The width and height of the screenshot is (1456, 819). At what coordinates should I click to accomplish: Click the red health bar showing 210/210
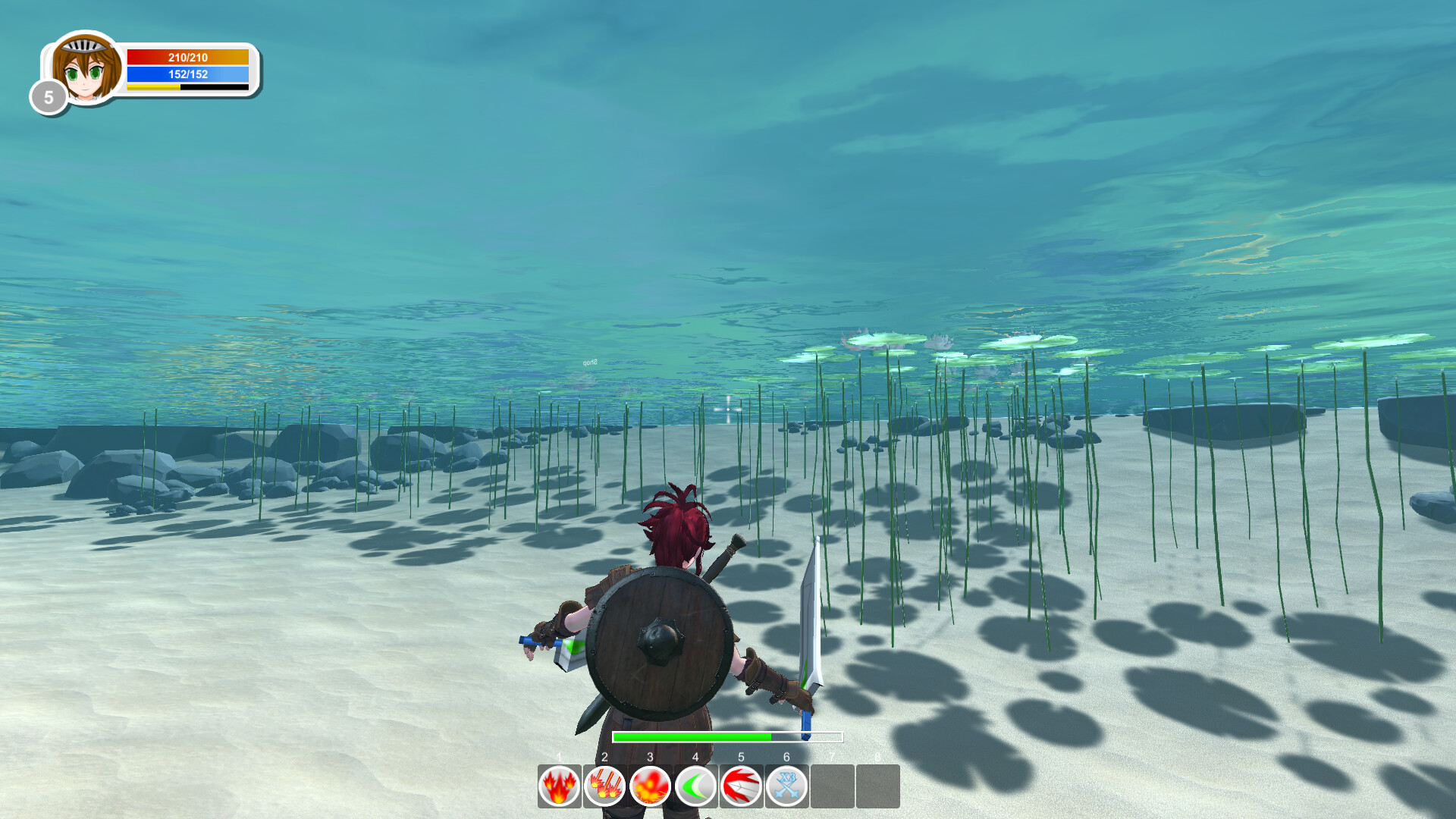pos(187,55)
